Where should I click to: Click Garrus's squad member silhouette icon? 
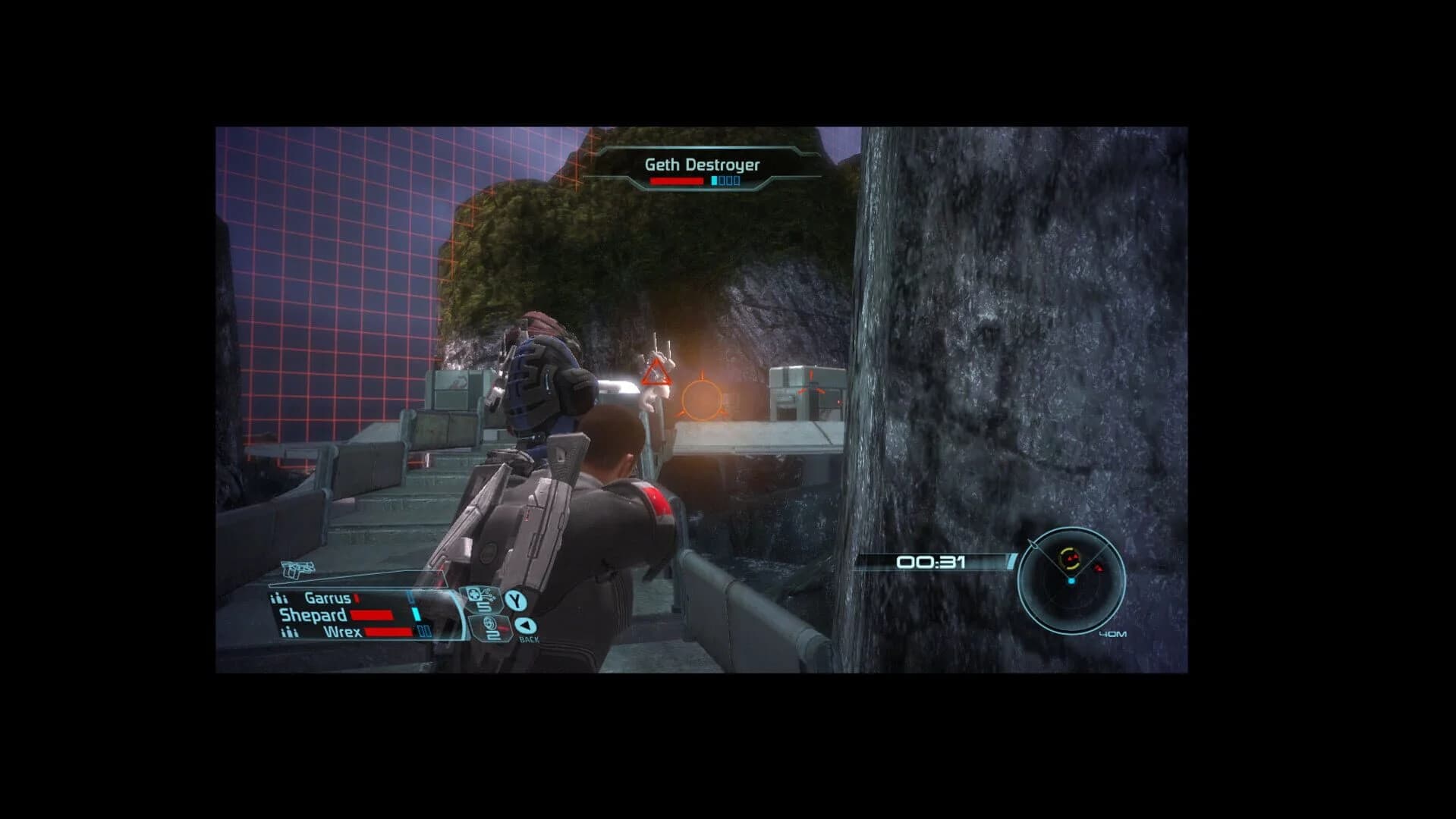coord(279,598)
